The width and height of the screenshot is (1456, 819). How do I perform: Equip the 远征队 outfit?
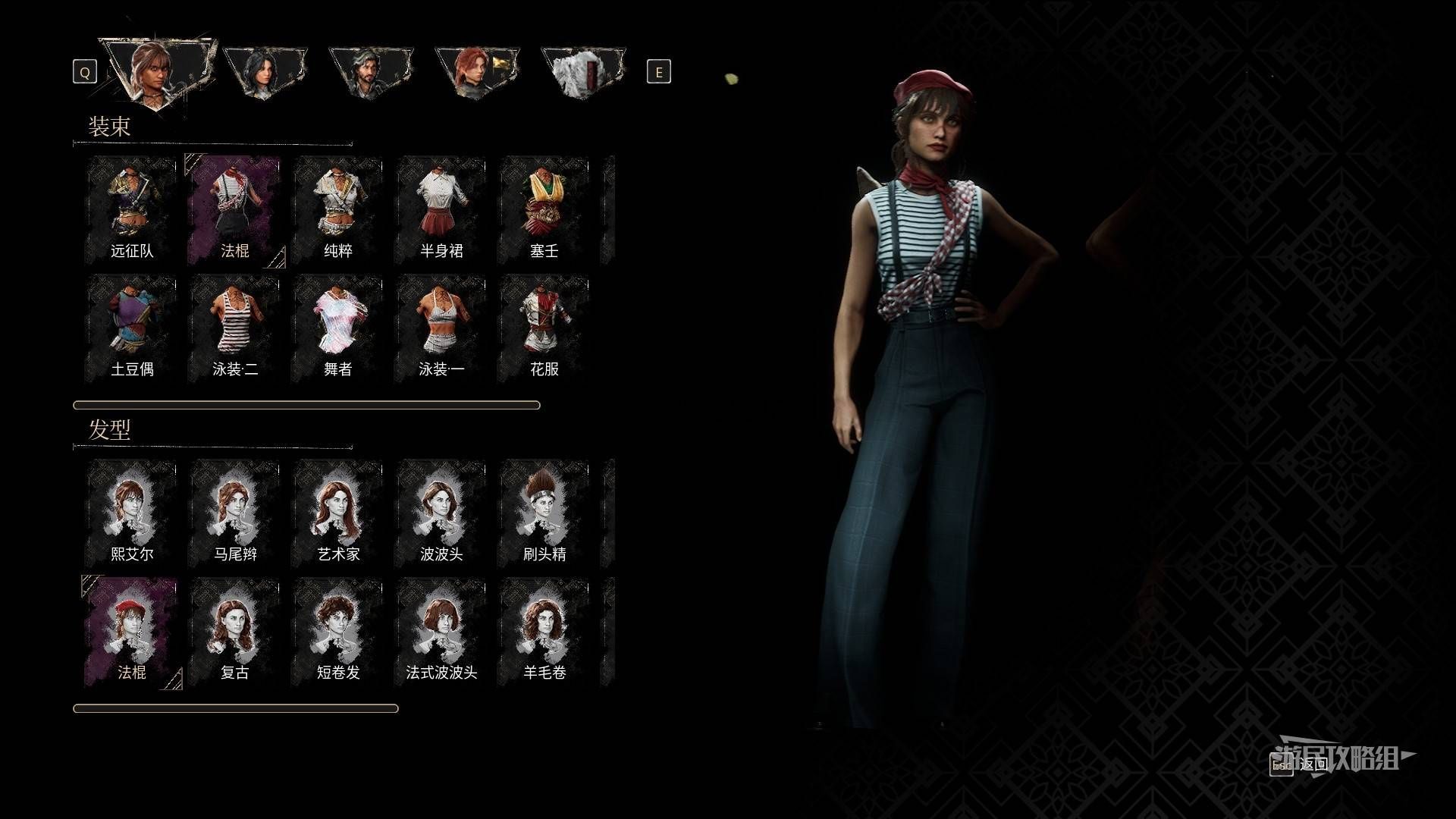[132, 209]
